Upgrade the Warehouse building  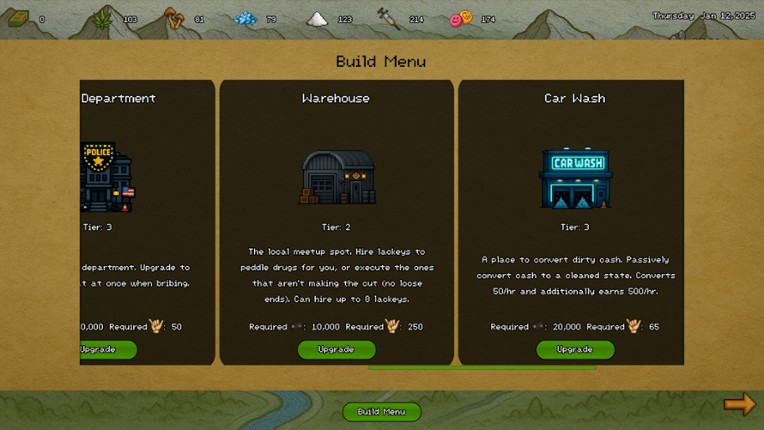click(336, 350)
